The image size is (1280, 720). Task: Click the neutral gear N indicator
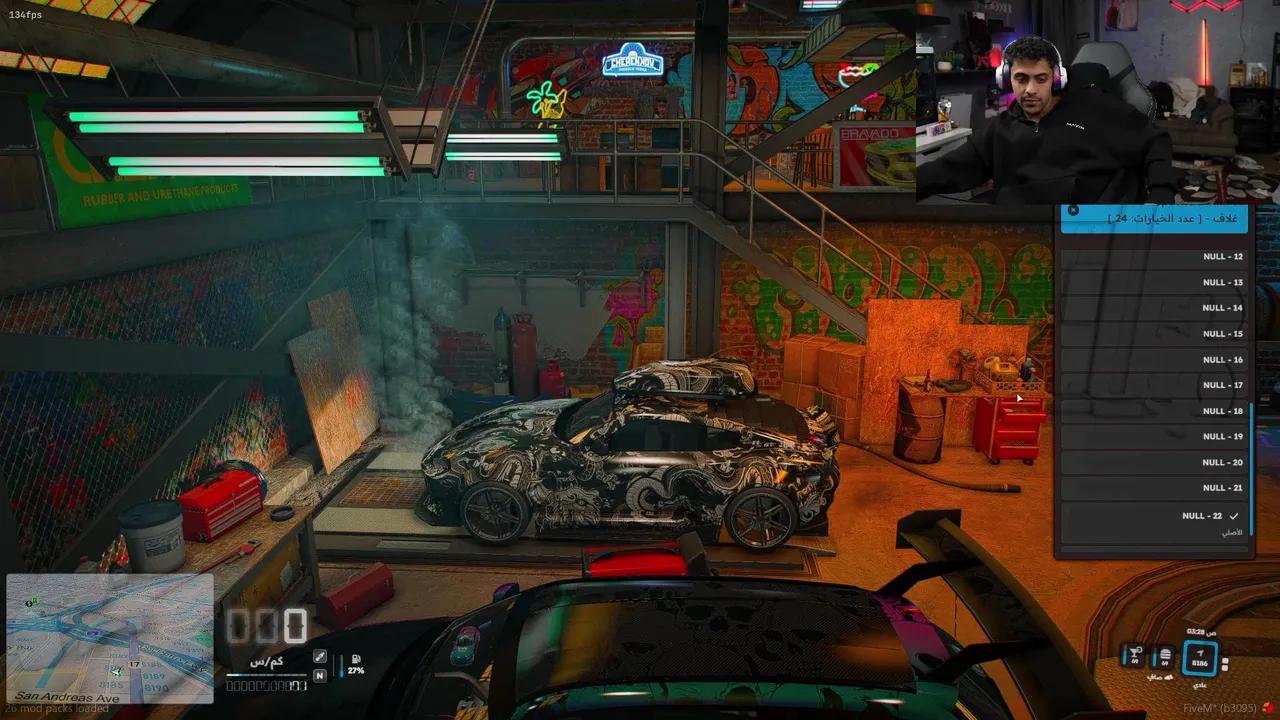click(x=320, y=675)
